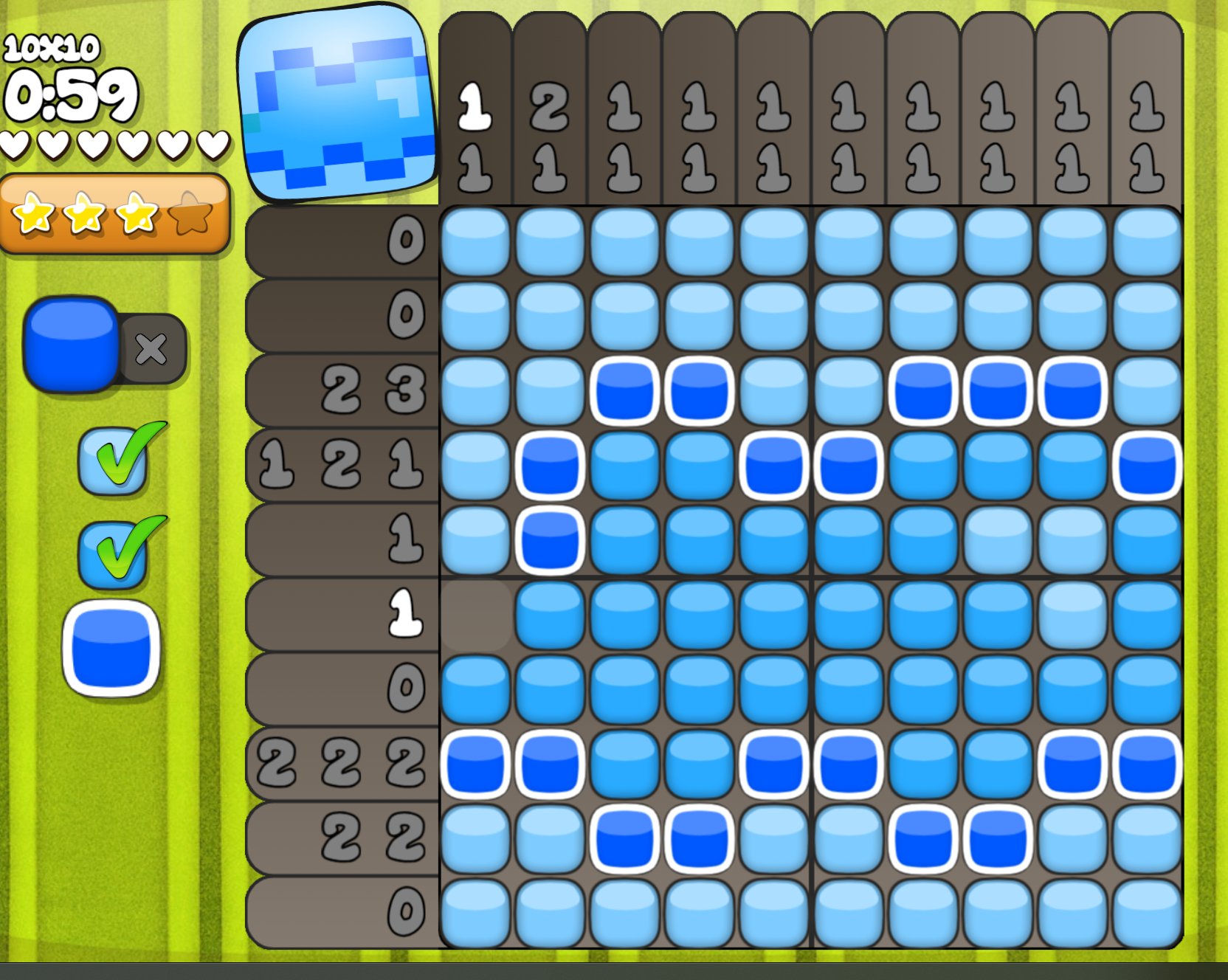Select the large blue fill mode square
The image size is (1228, 980).
pos(71,343)
